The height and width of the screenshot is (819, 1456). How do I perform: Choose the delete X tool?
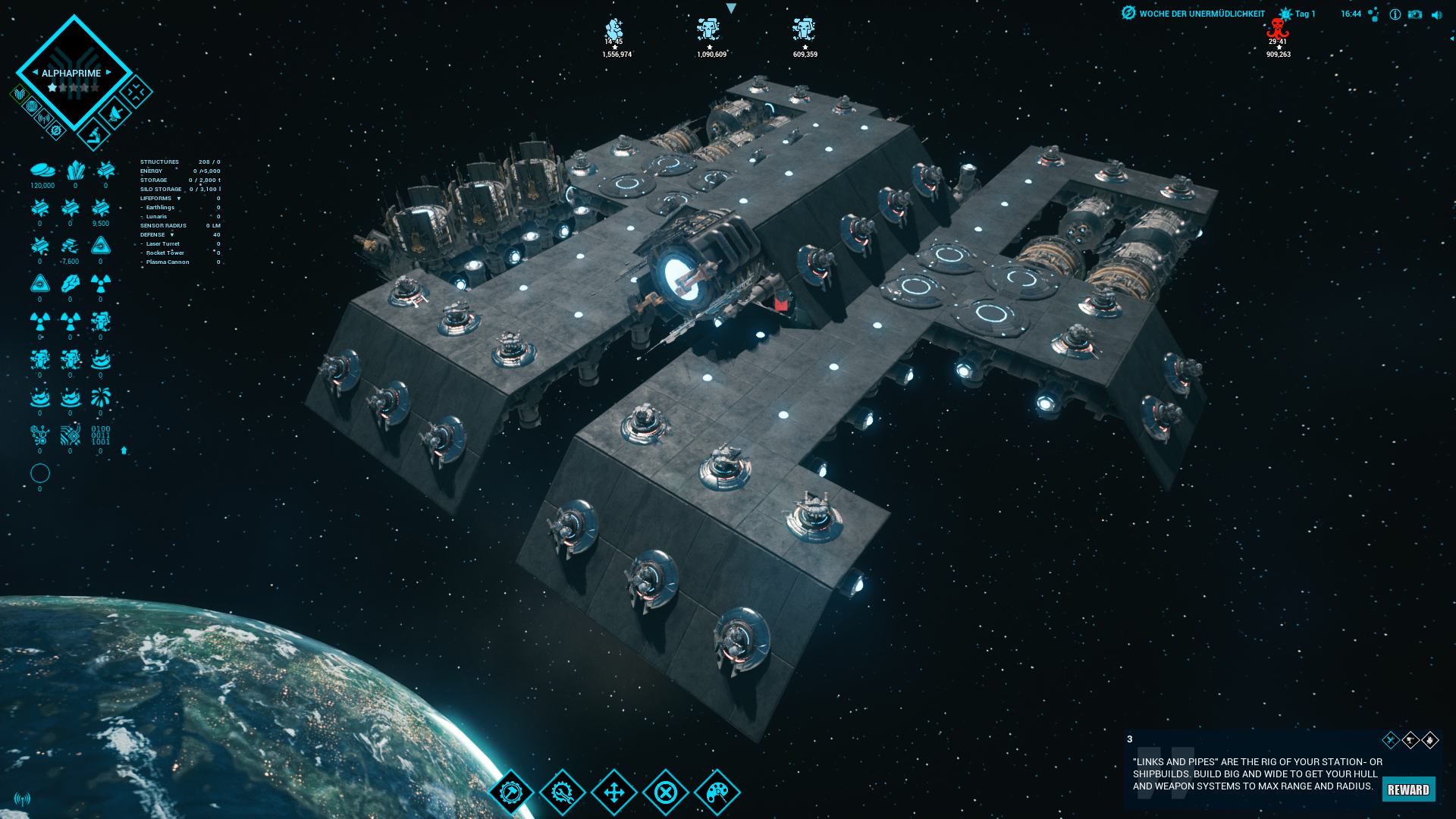click(x=666, y=792)
